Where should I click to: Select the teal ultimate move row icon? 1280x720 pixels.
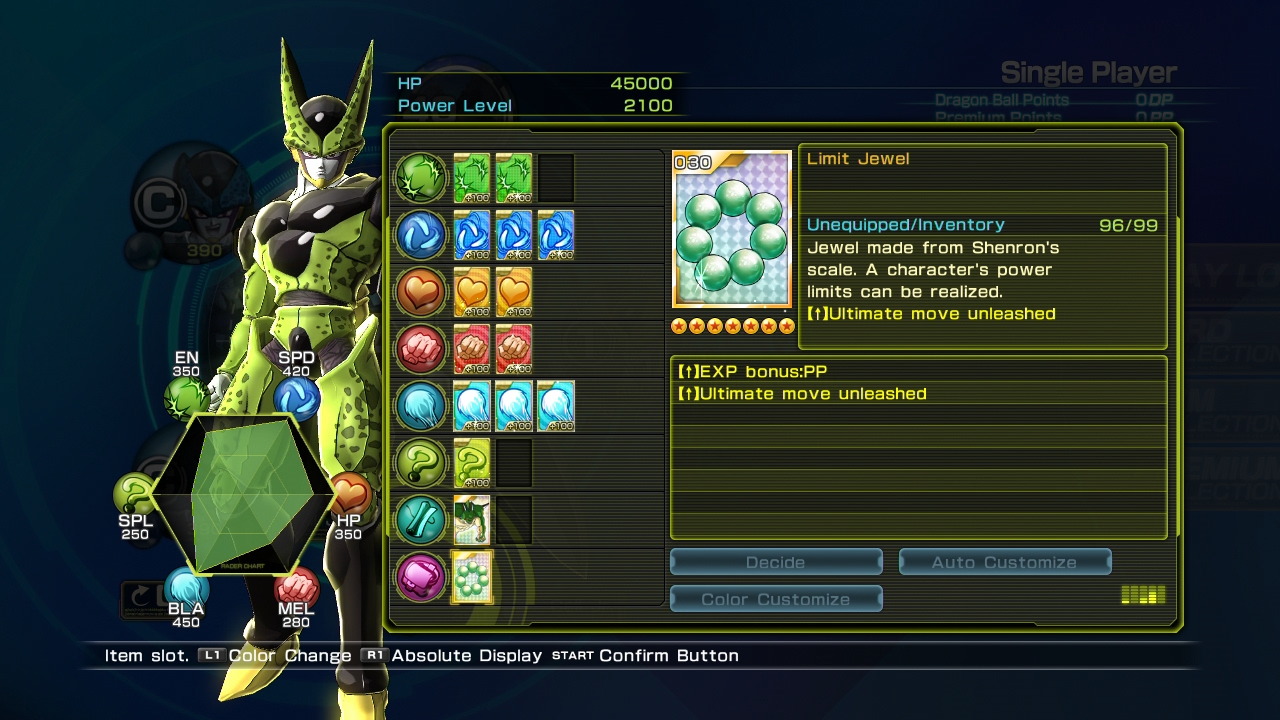[421, 520]
